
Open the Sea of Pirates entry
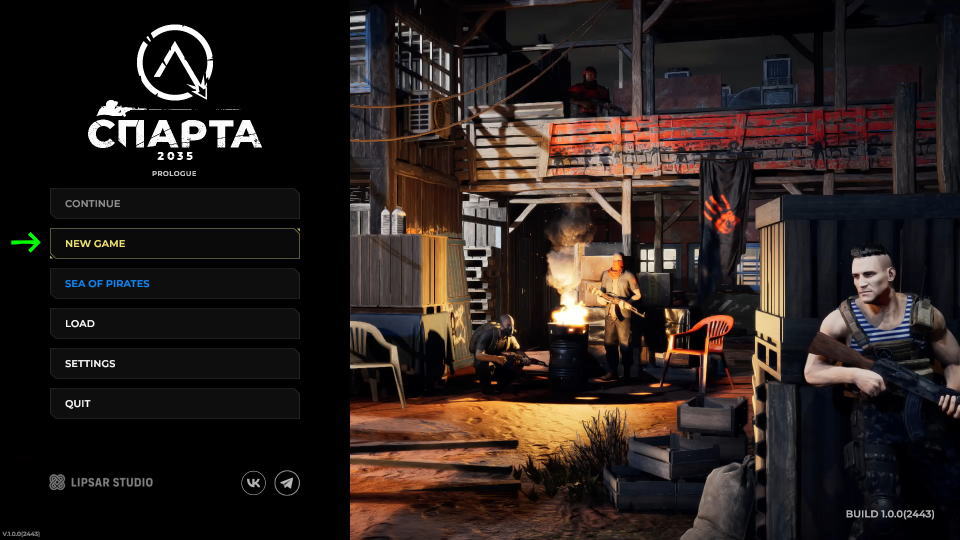click(x=175, y=284)
